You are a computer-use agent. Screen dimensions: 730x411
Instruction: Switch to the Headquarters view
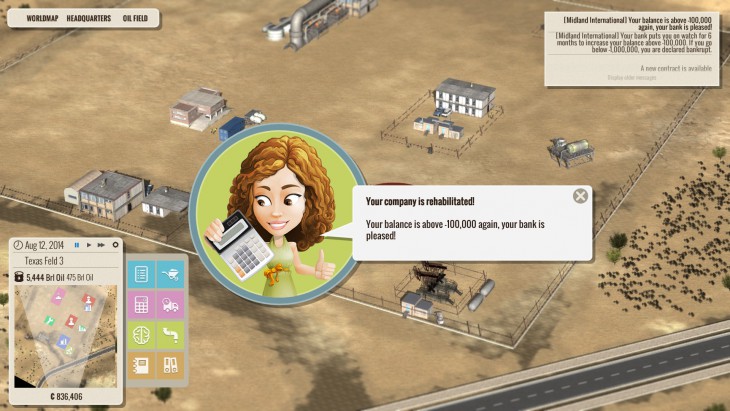click(88, 18)
